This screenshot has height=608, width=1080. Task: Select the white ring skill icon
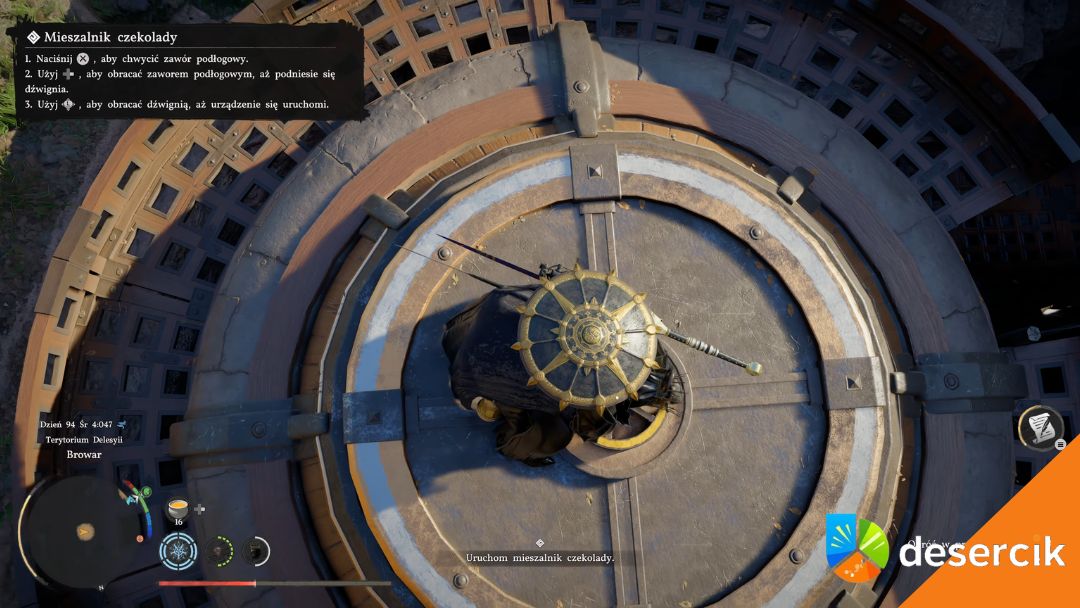click(256, 549)
